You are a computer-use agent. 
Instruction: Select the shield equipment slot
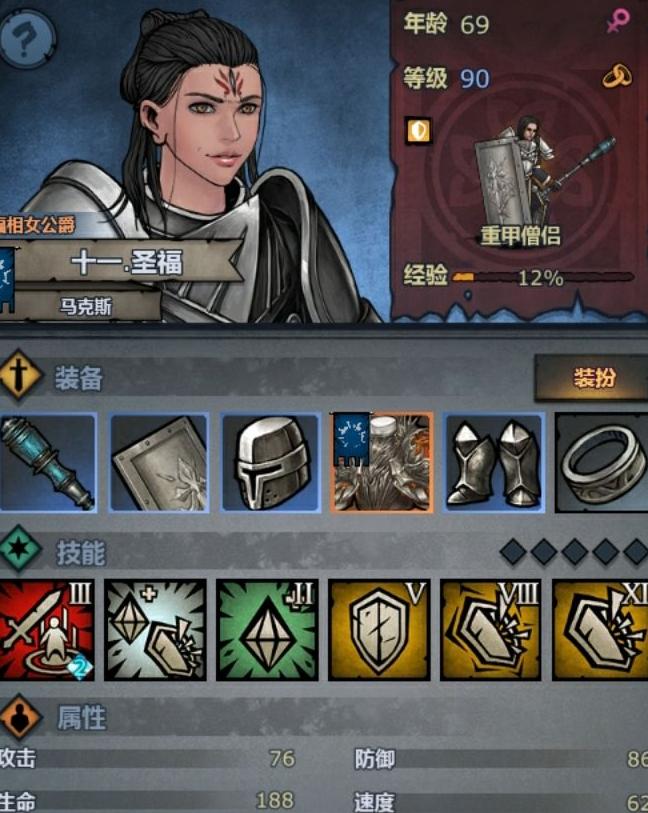tap(159, 463)
